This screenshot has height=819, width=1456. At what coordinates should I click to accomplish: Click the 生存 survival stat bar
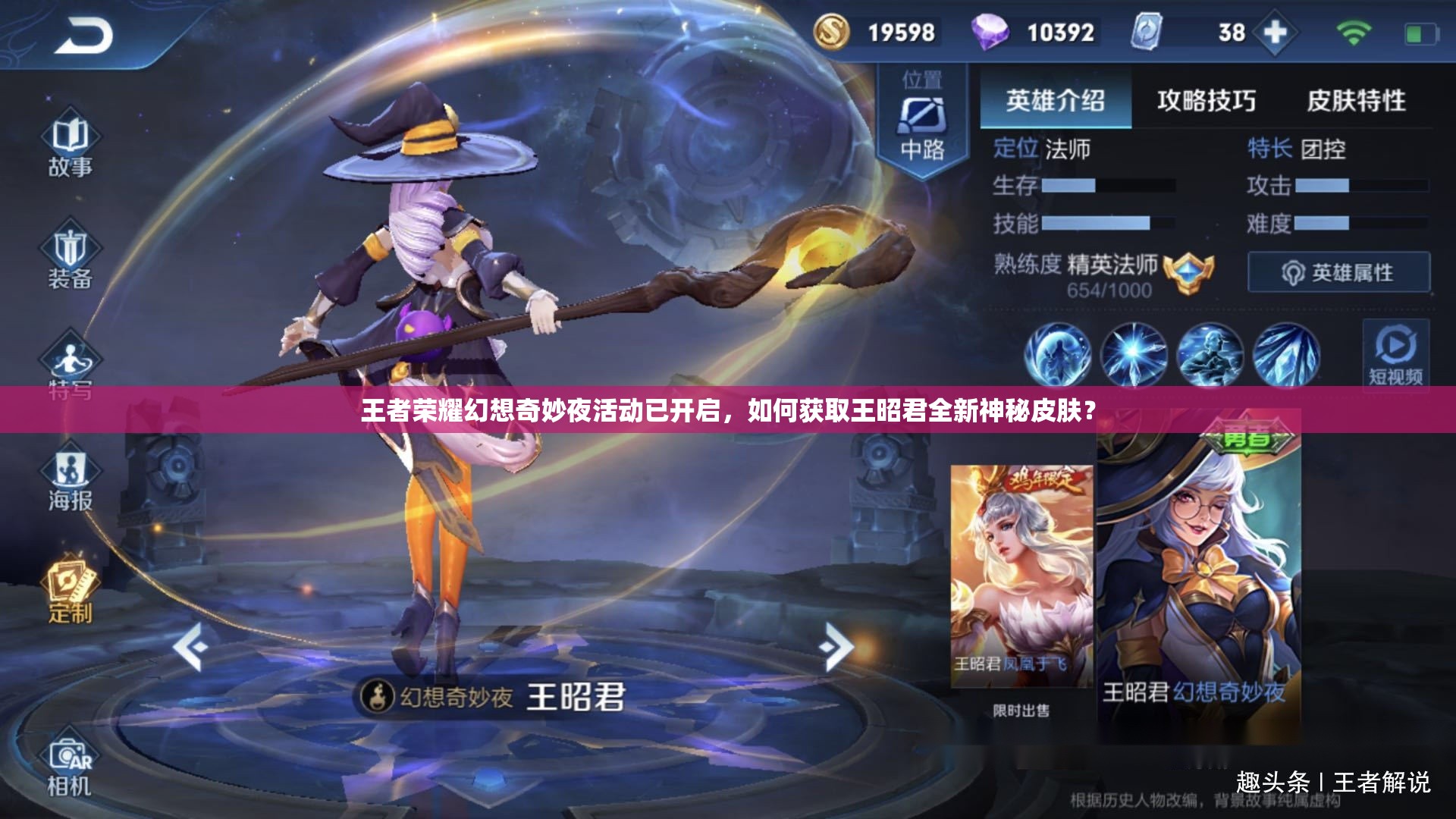[x=1107, y=187]
